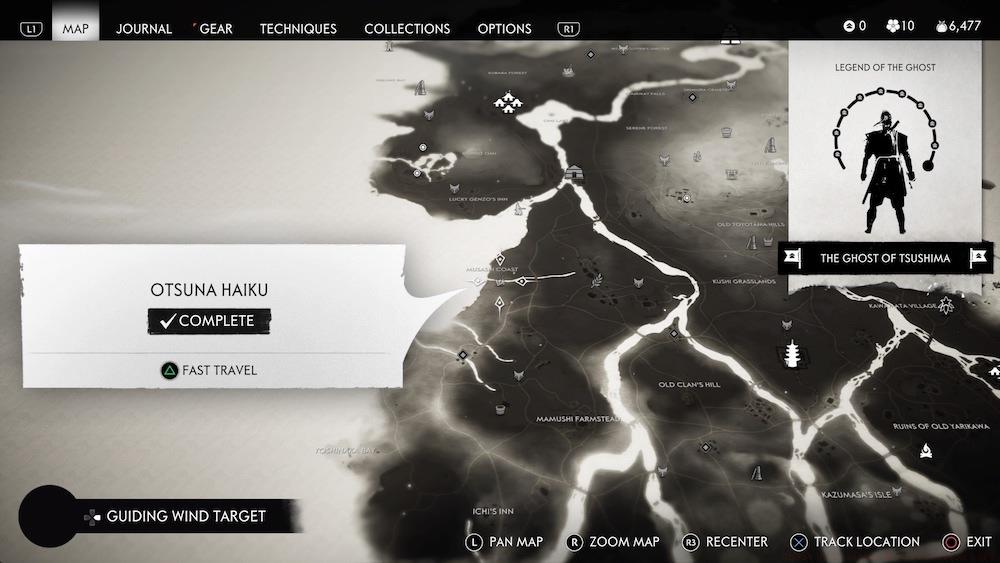Viewport: 1000px width, 563px height.
Task: Show the Collections tab
Action: 407,29
